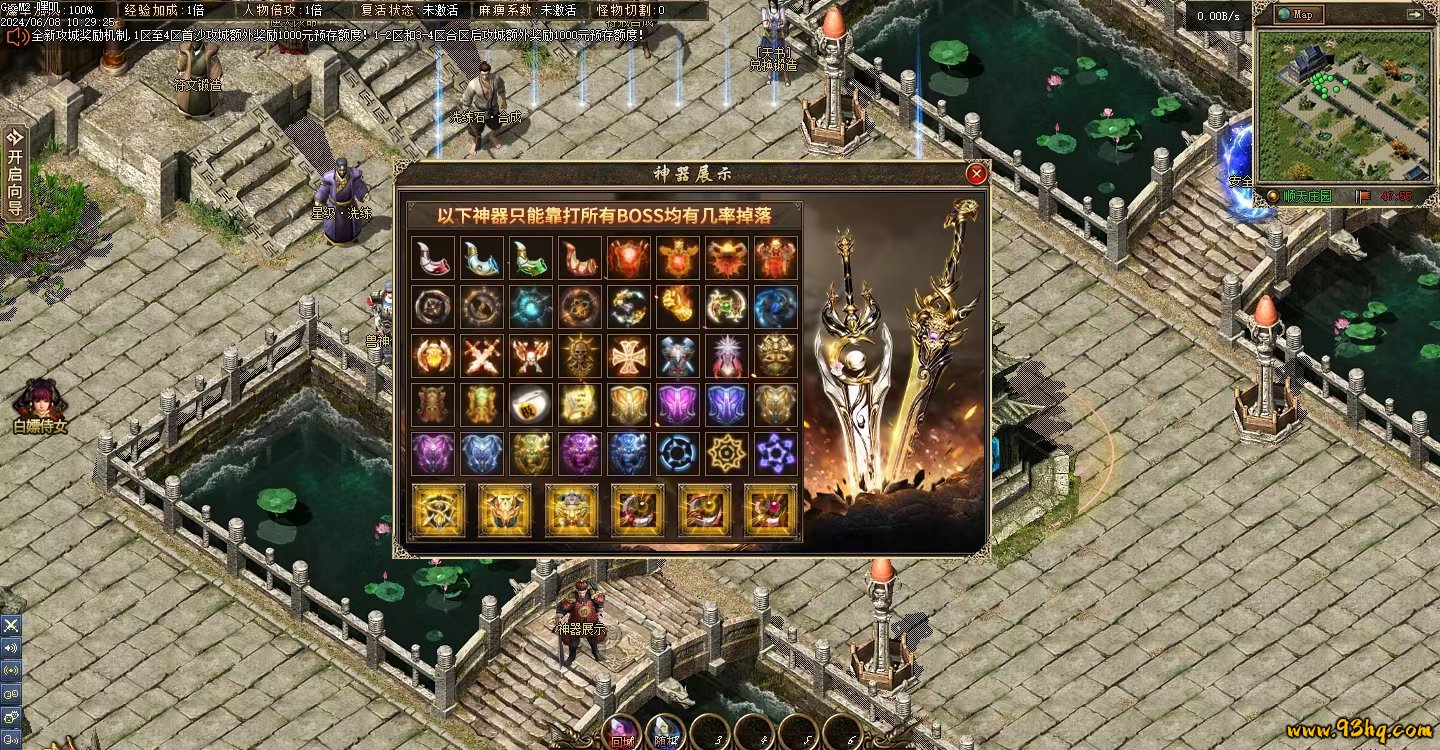Screen dimensions: 1440x750
Task: Select the golden skull artifact icon
Action: pyautogui.click(x=580, y=355)
